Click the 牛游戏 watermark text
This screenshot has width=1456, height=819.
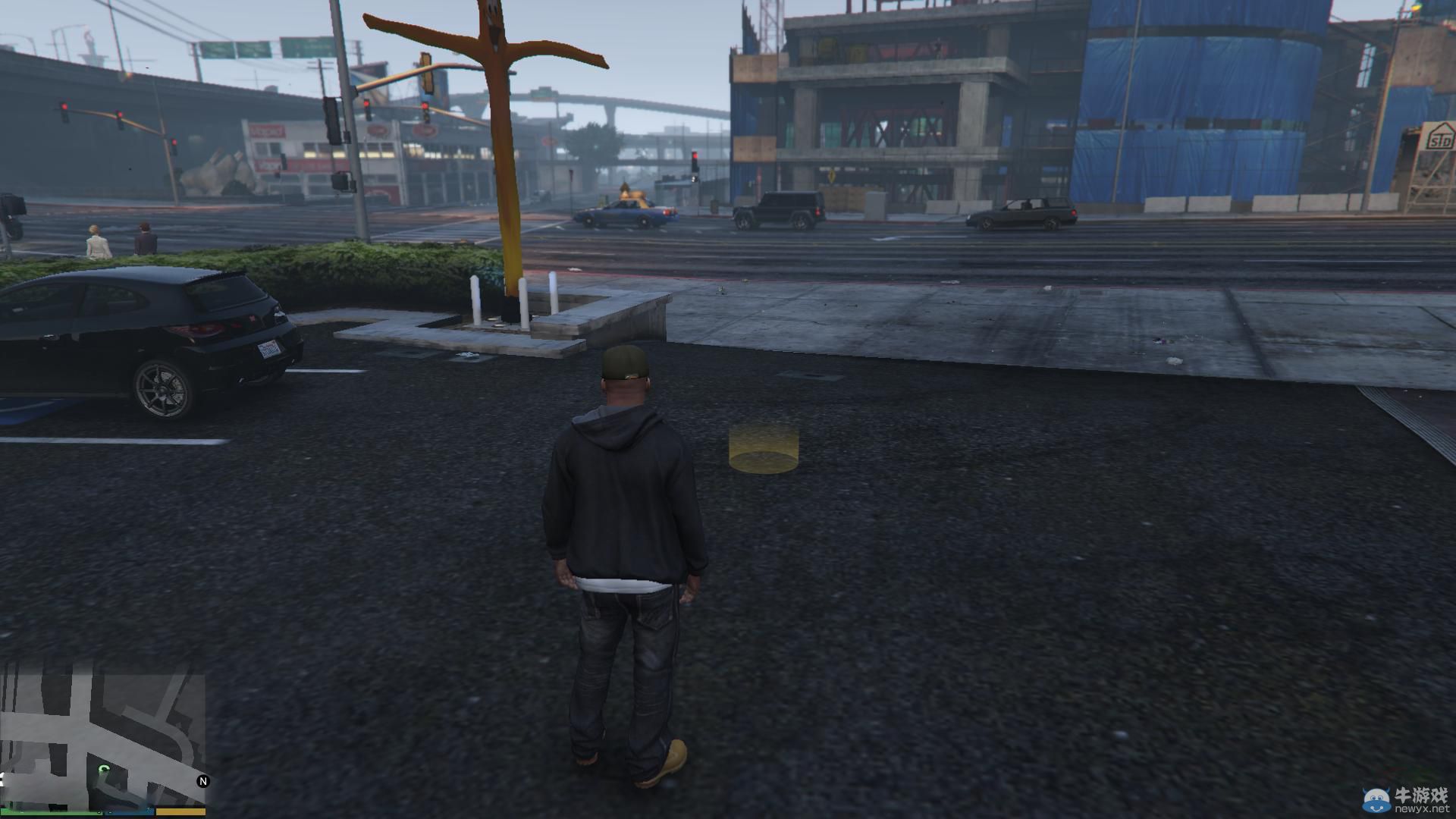(1422, 795)
